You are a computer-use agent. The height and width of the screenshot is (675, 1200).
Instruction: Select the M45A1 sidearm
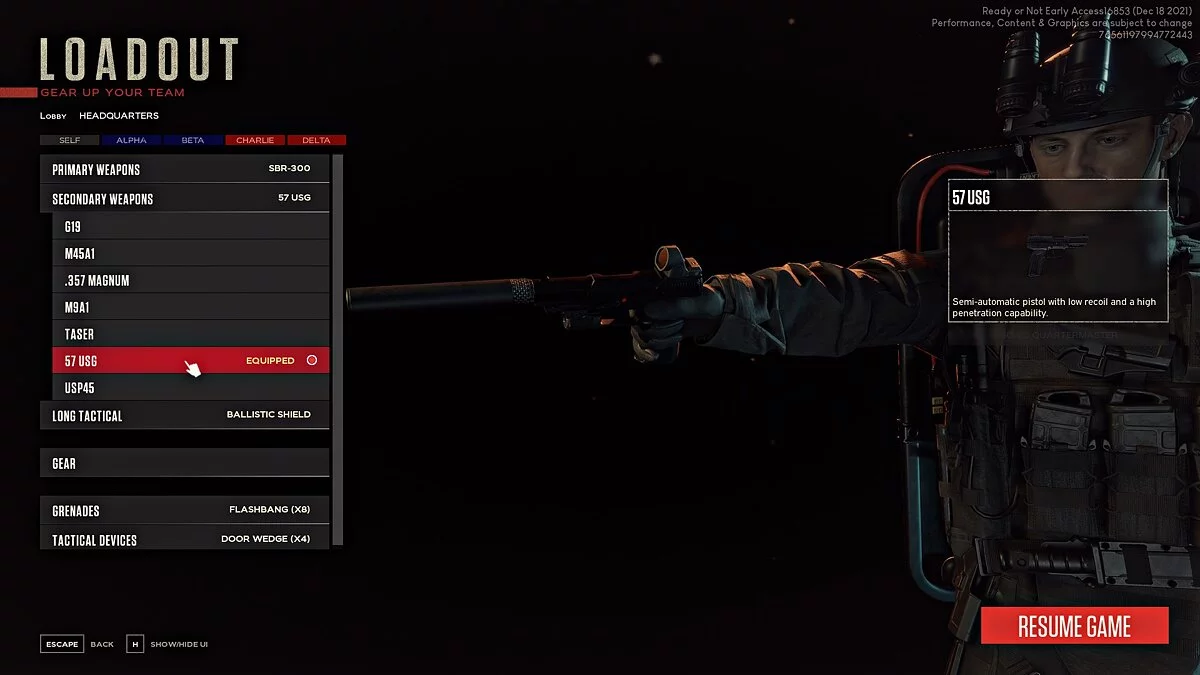pos(190,254)
